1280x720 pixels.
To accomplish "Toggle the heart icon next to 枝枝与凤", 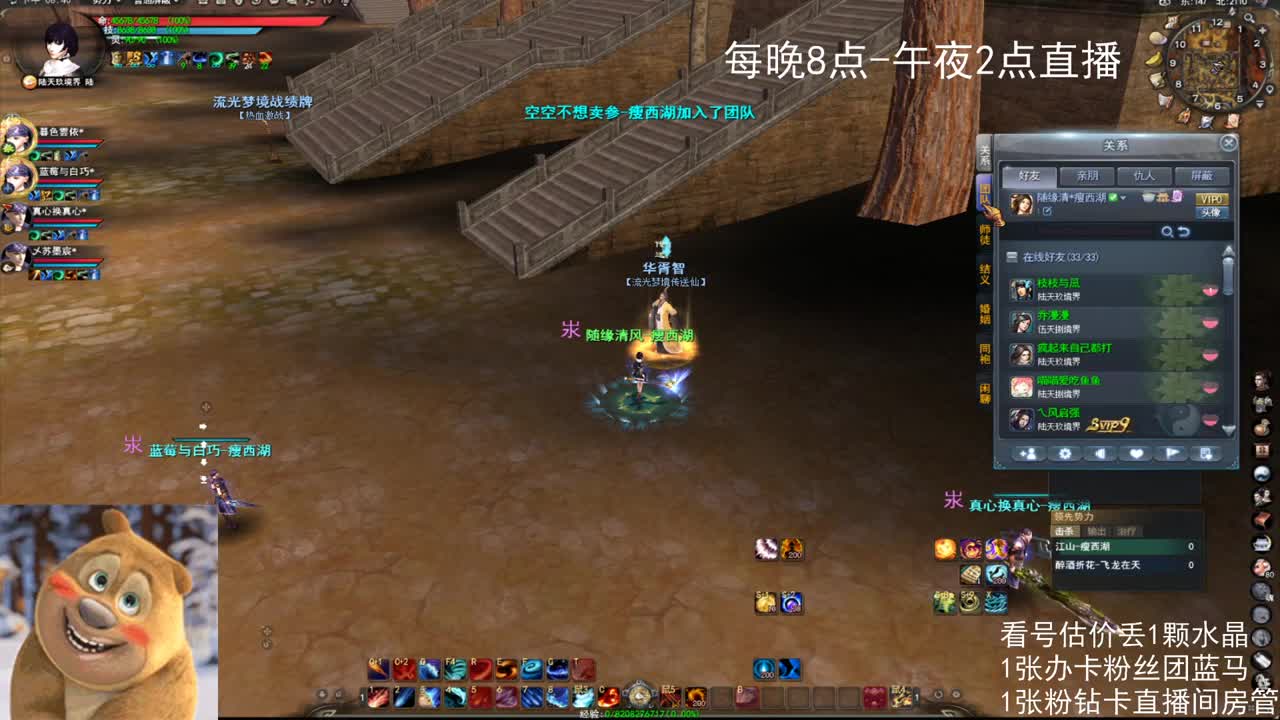I will click(1210, 292).
